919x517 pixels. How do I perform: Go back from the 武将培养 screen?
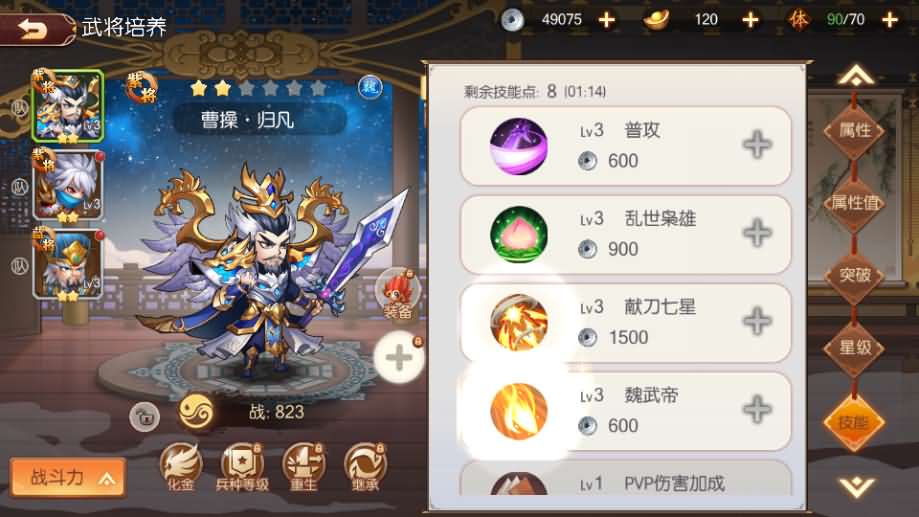tap(38, 29)
